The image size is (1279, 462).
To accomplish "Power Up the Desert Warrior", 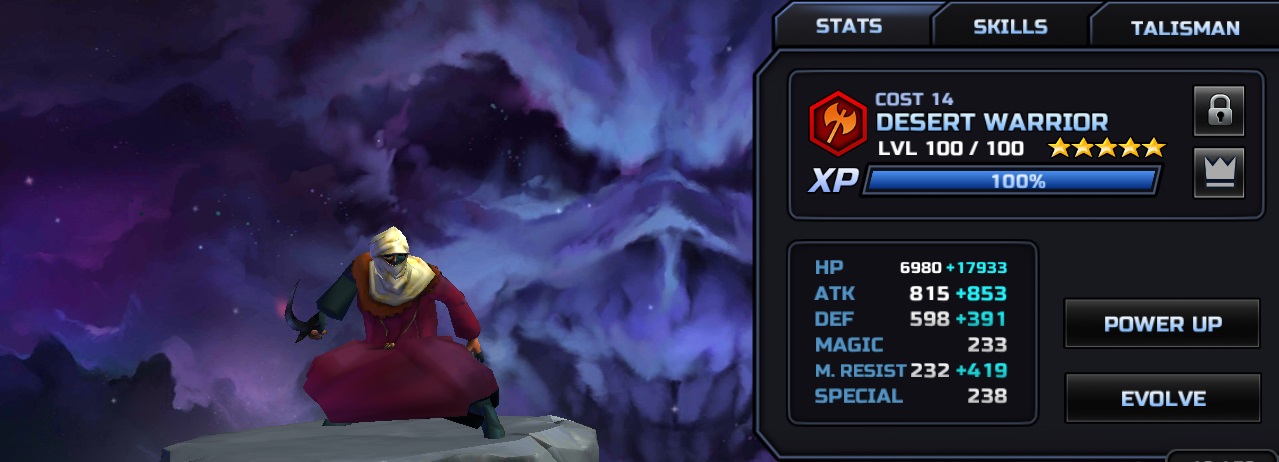I will tap(1162, 324).
